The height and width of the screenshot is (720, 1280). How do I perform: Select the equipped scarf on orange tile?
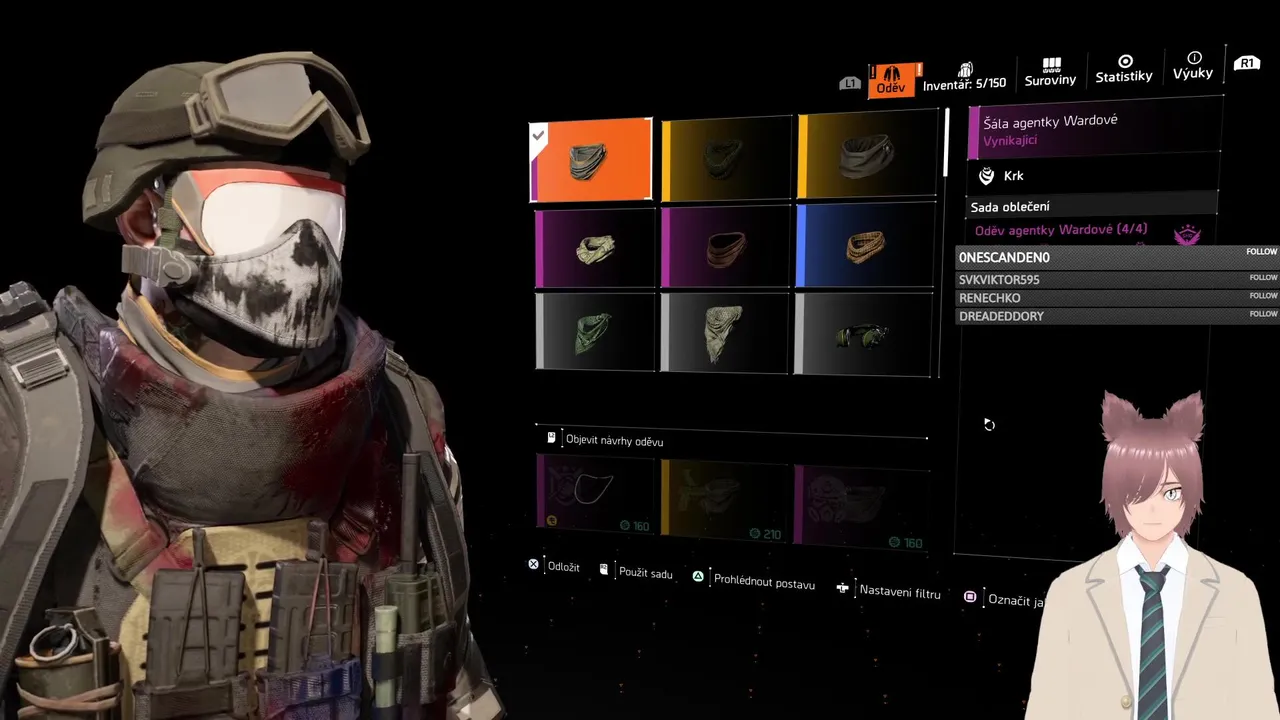pos(591,160)
